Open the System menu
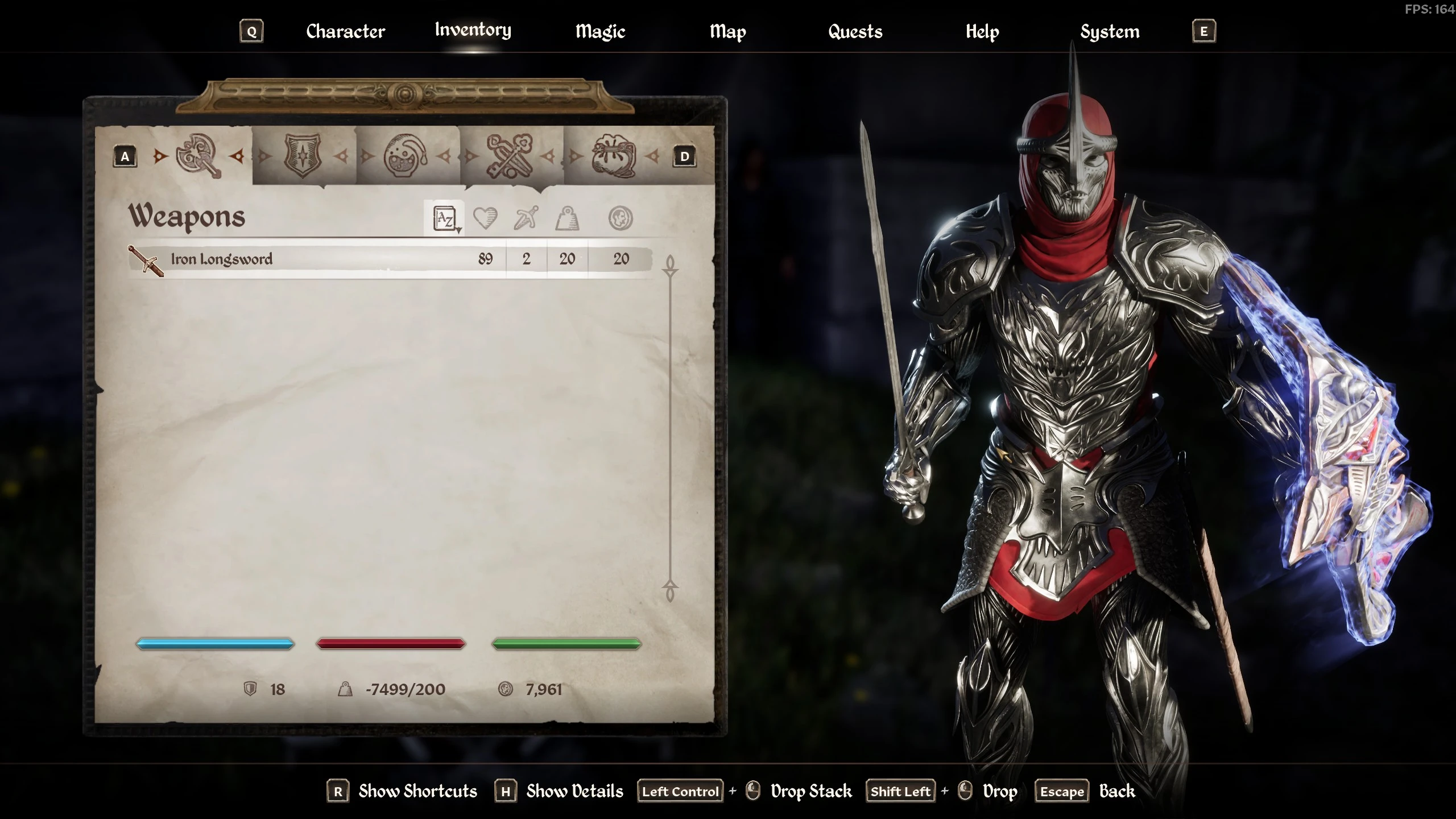Viewport: 1456px width, 819px height. tap(1110, 31)
